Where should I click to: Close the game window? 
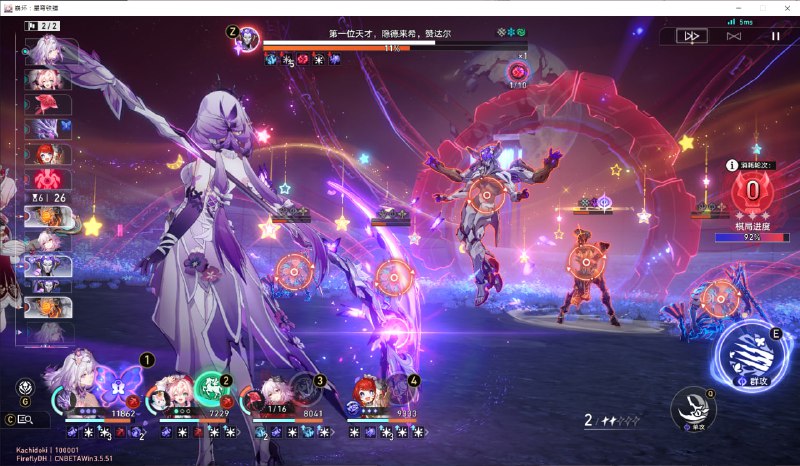tap(788, 7)
